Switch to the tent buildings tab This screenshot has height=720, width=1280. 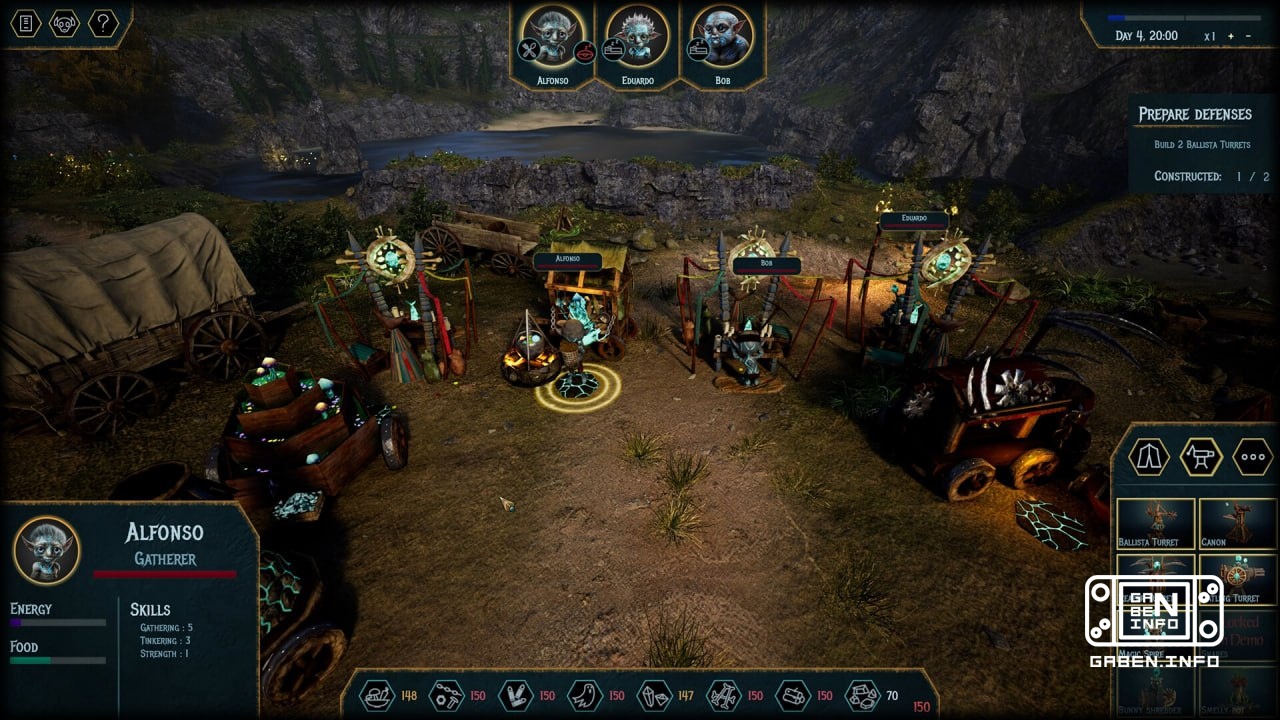(x=1149, y=457)
